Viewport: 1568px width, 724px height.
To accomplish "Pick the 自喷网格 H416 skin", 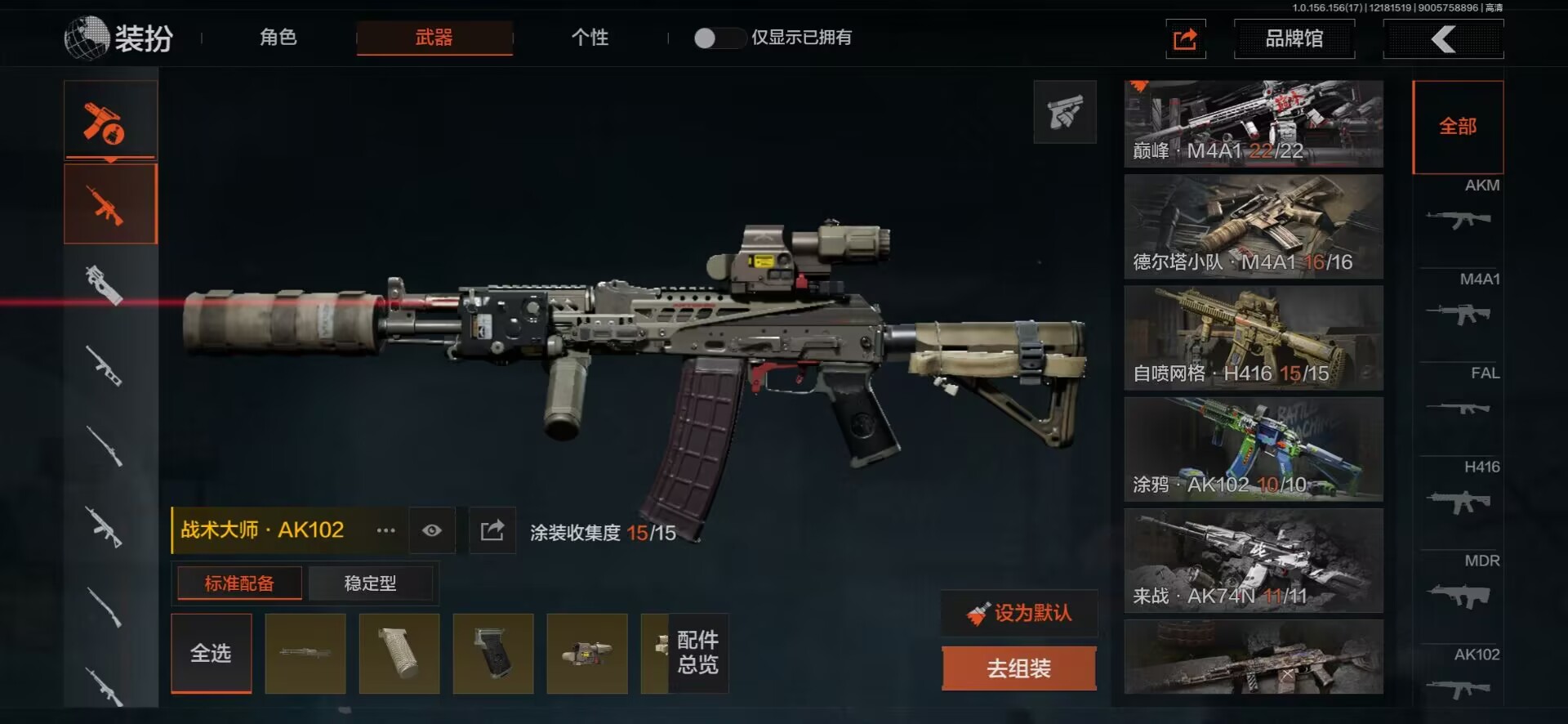I will (x=1253, y=337).
